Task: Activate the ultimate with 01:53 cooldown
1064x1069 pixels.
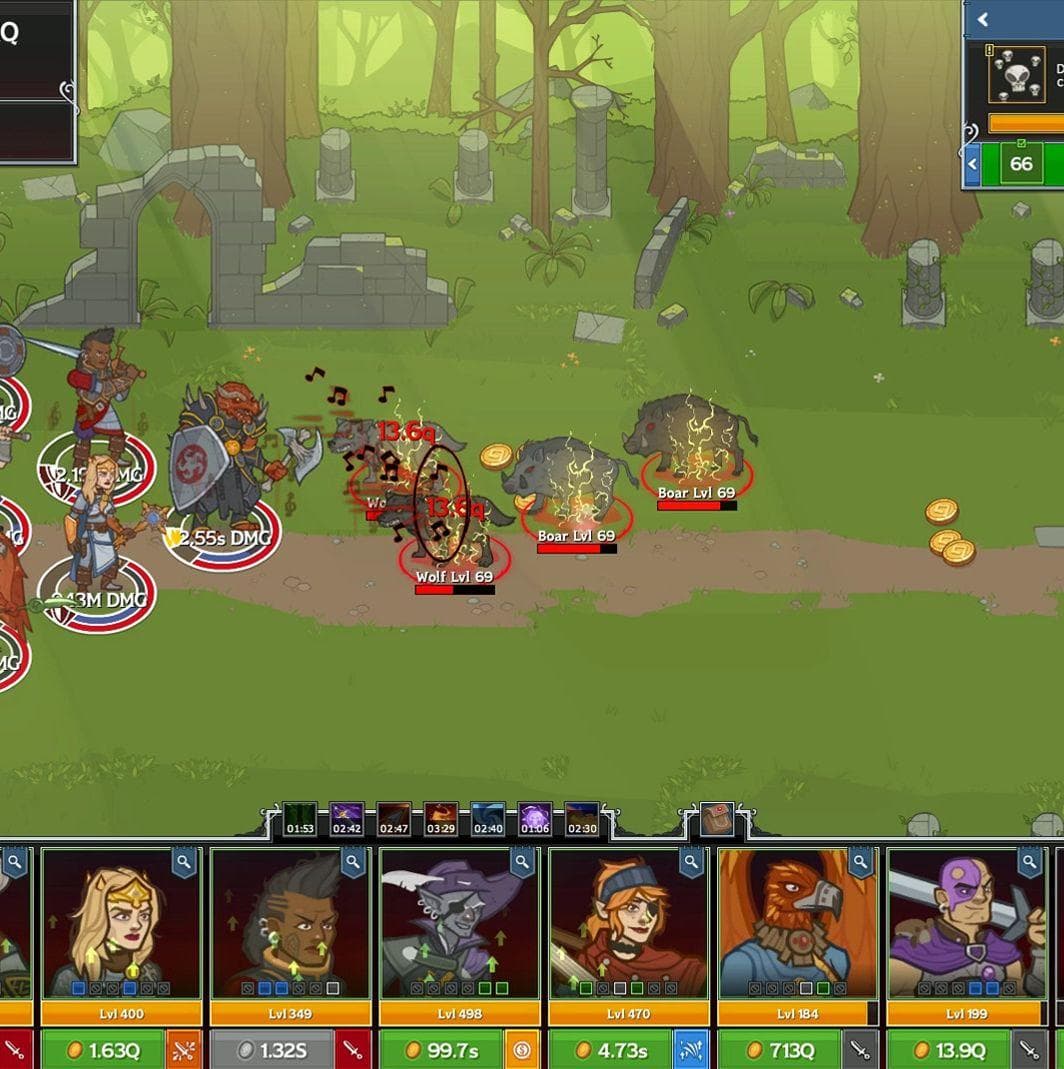Action: point(300,820)
